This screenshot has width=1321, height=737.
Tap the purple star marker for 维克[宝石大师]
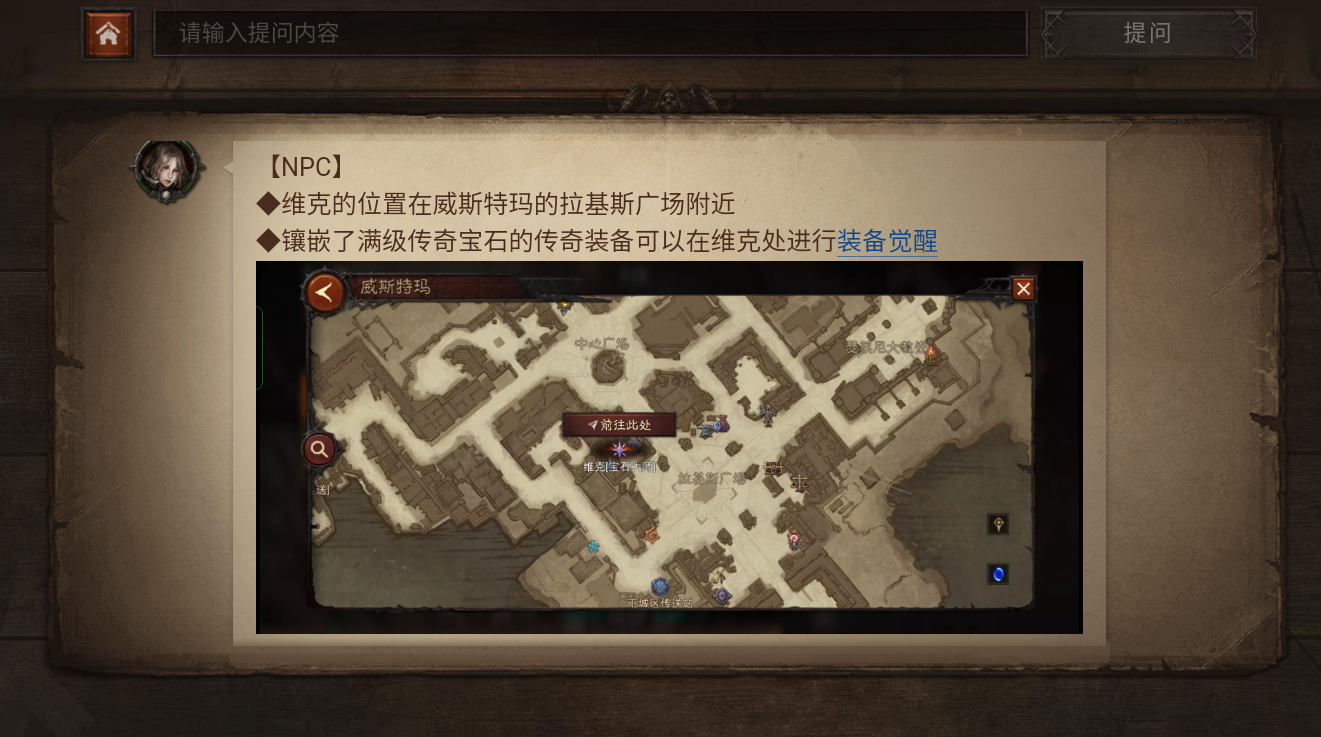tap(619, 450)
